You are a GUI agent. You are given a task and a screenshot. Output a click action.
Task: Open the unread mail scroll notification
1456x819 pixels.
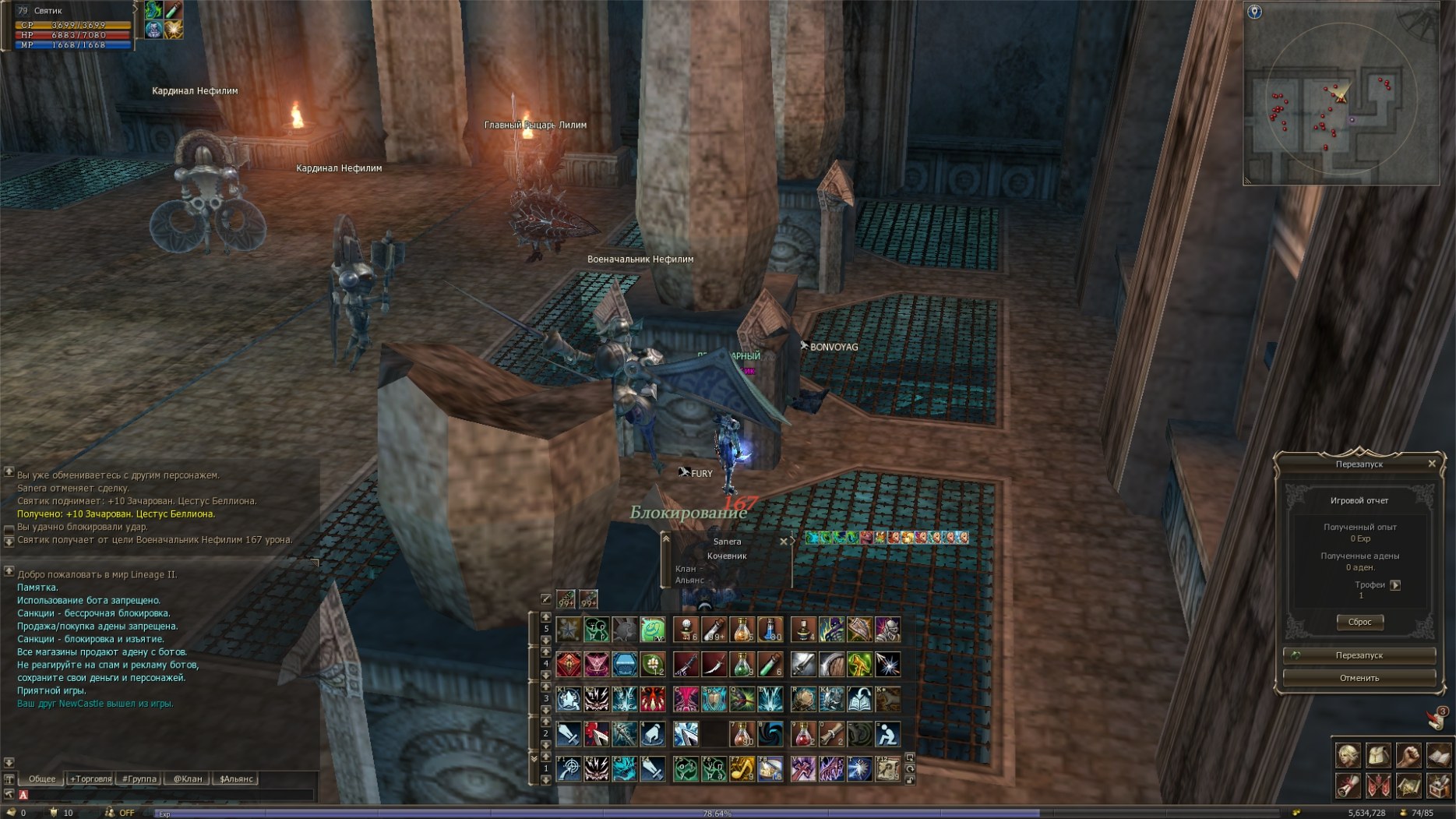point(1436,718)
